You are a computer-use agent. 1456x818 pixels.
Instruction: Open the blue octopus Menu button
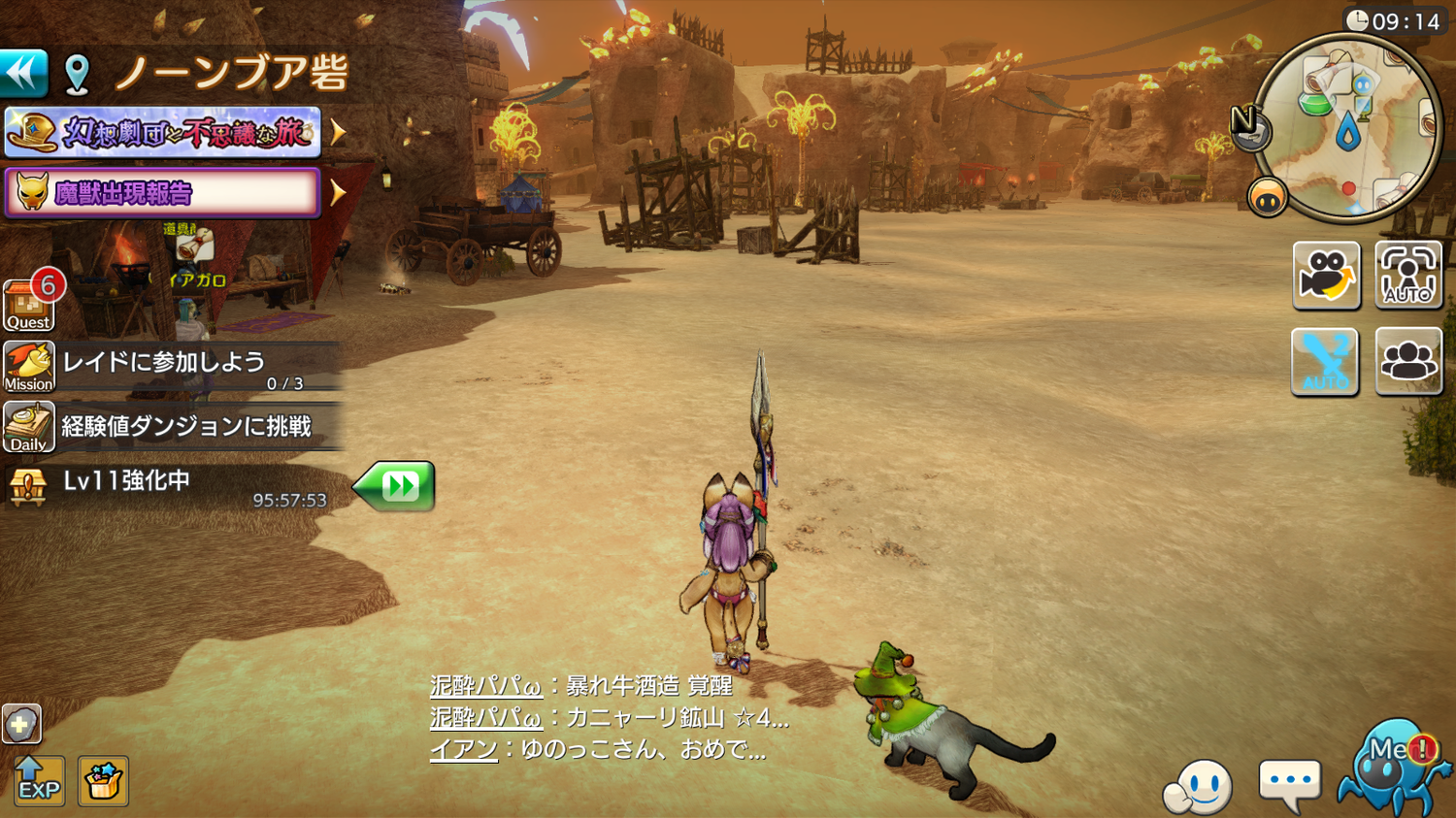(x=1392, y=769)
